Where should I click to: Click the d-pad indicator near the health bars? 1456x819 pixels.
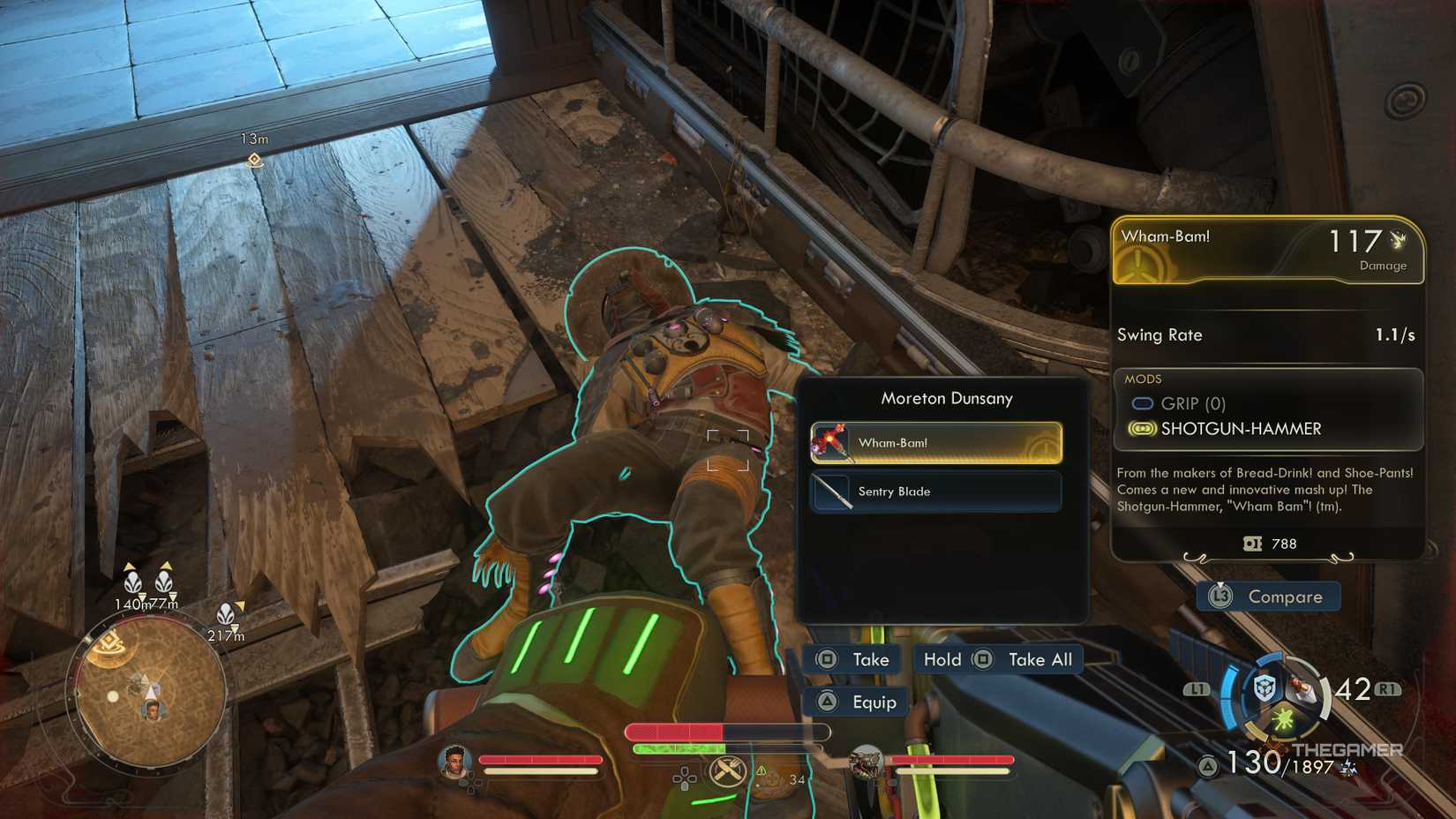click(x=684, y=777)
